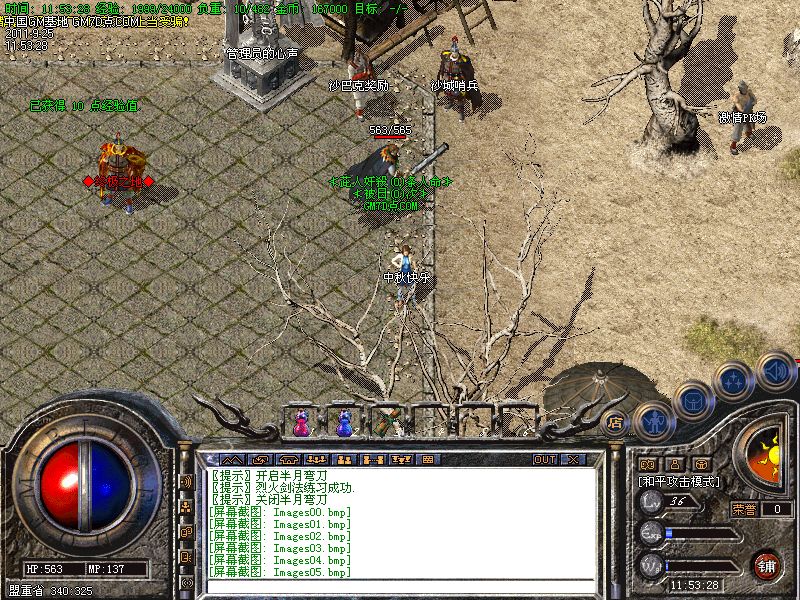The width and height of the screenshot is (800, 600).
Task: Use the pink potion in the belt
Action: click(301, 423)
